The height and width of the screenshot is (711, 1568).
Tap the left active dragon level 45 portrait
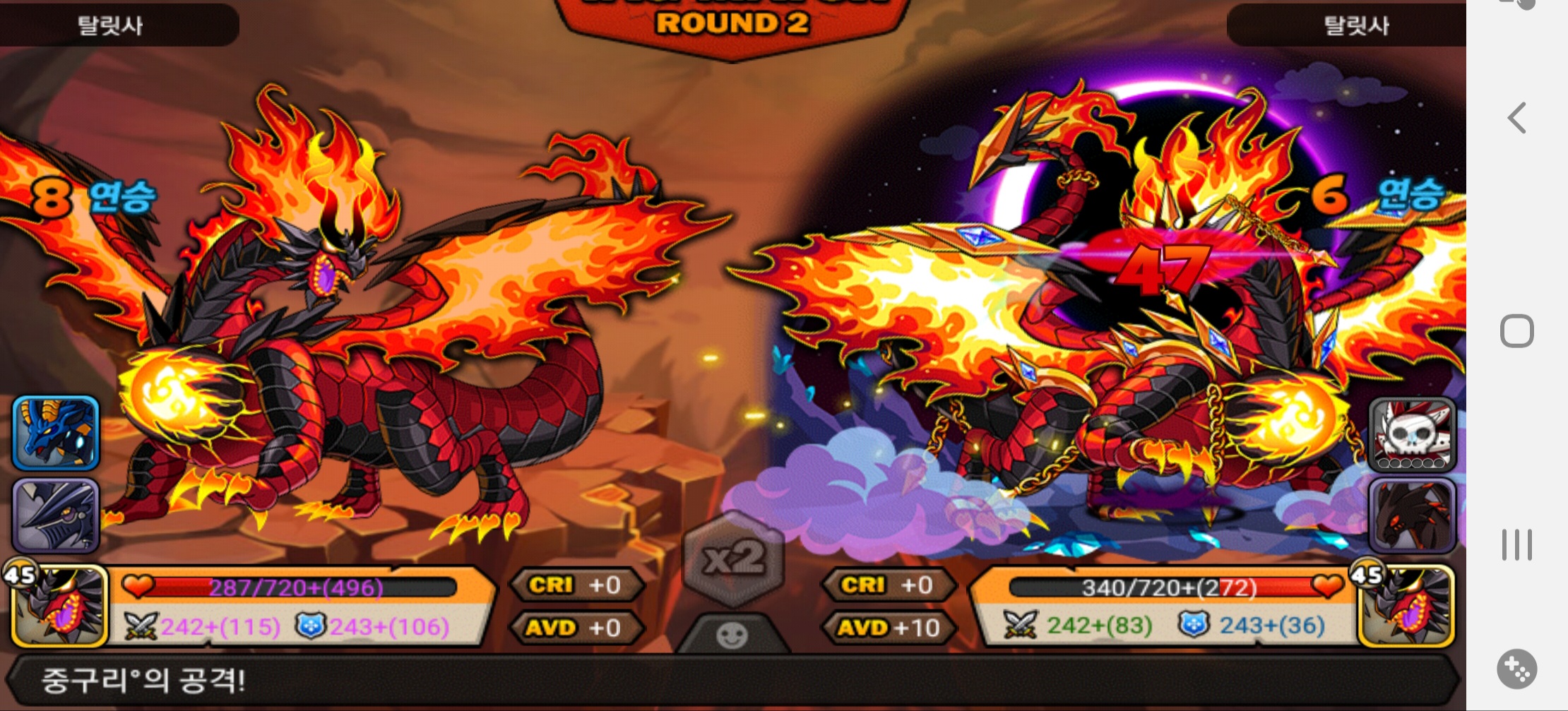59,606
